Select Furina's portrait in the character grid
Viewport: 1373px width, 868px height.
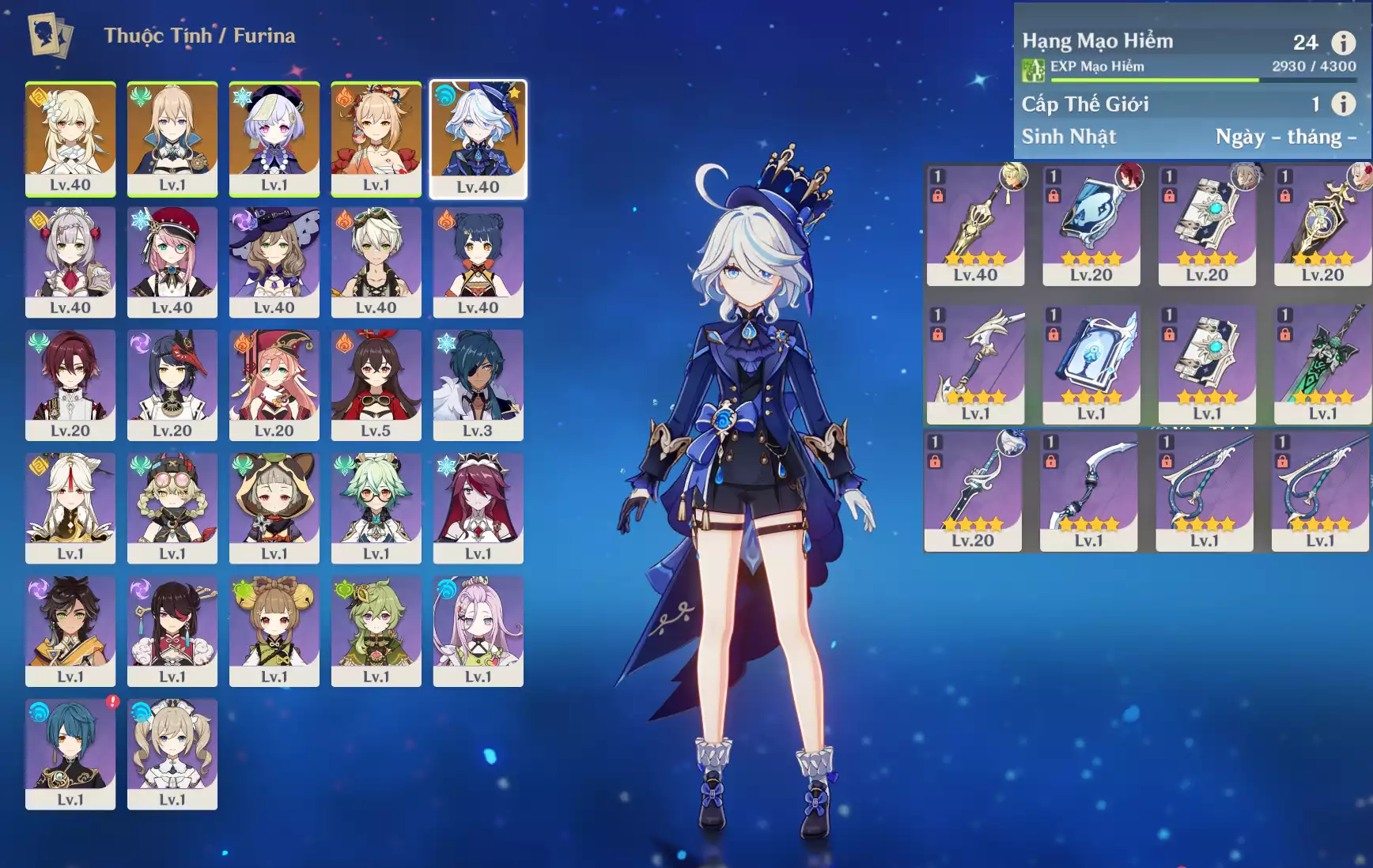tap(478, 138)
